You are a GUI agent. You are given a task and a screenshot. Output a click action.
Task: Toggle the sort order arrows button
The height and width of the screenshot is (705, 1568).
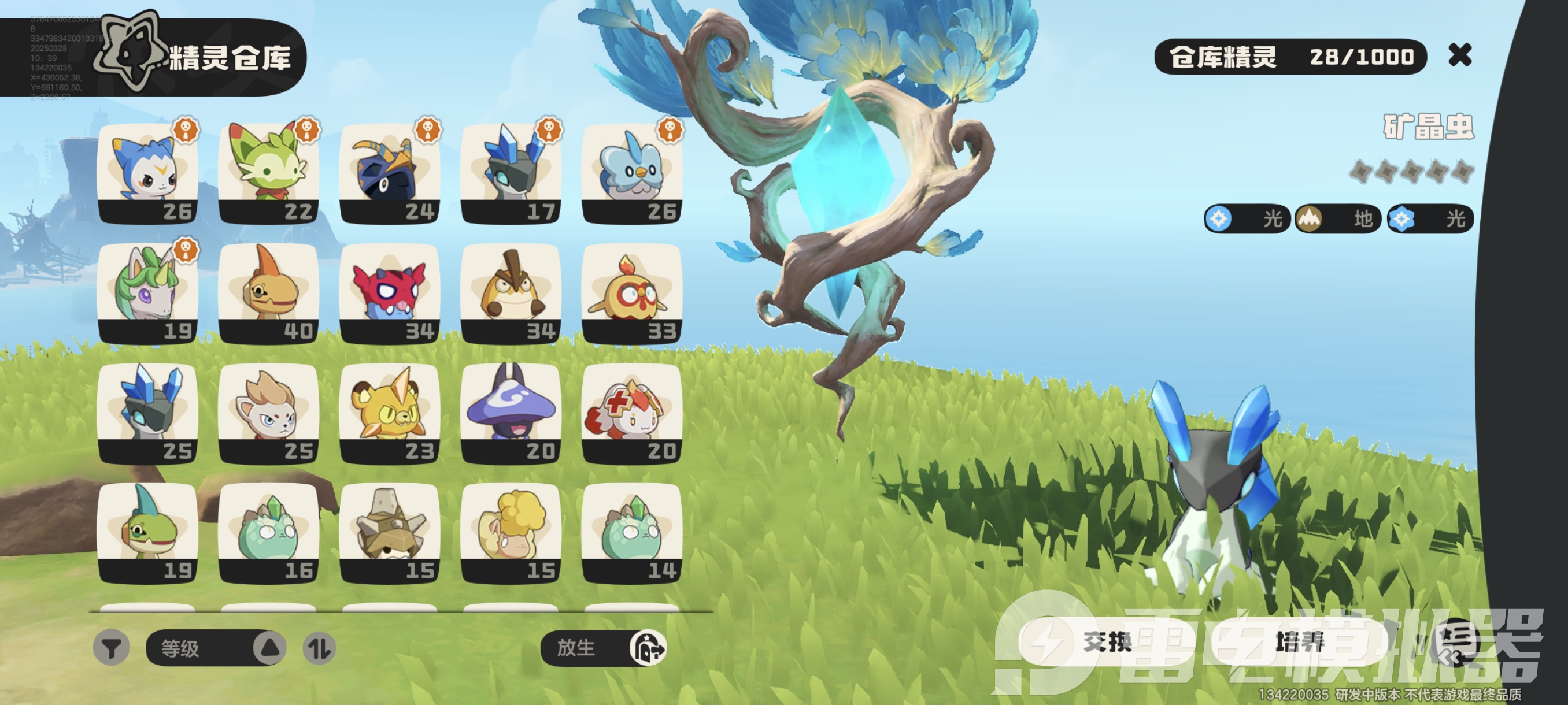point(319,648)
